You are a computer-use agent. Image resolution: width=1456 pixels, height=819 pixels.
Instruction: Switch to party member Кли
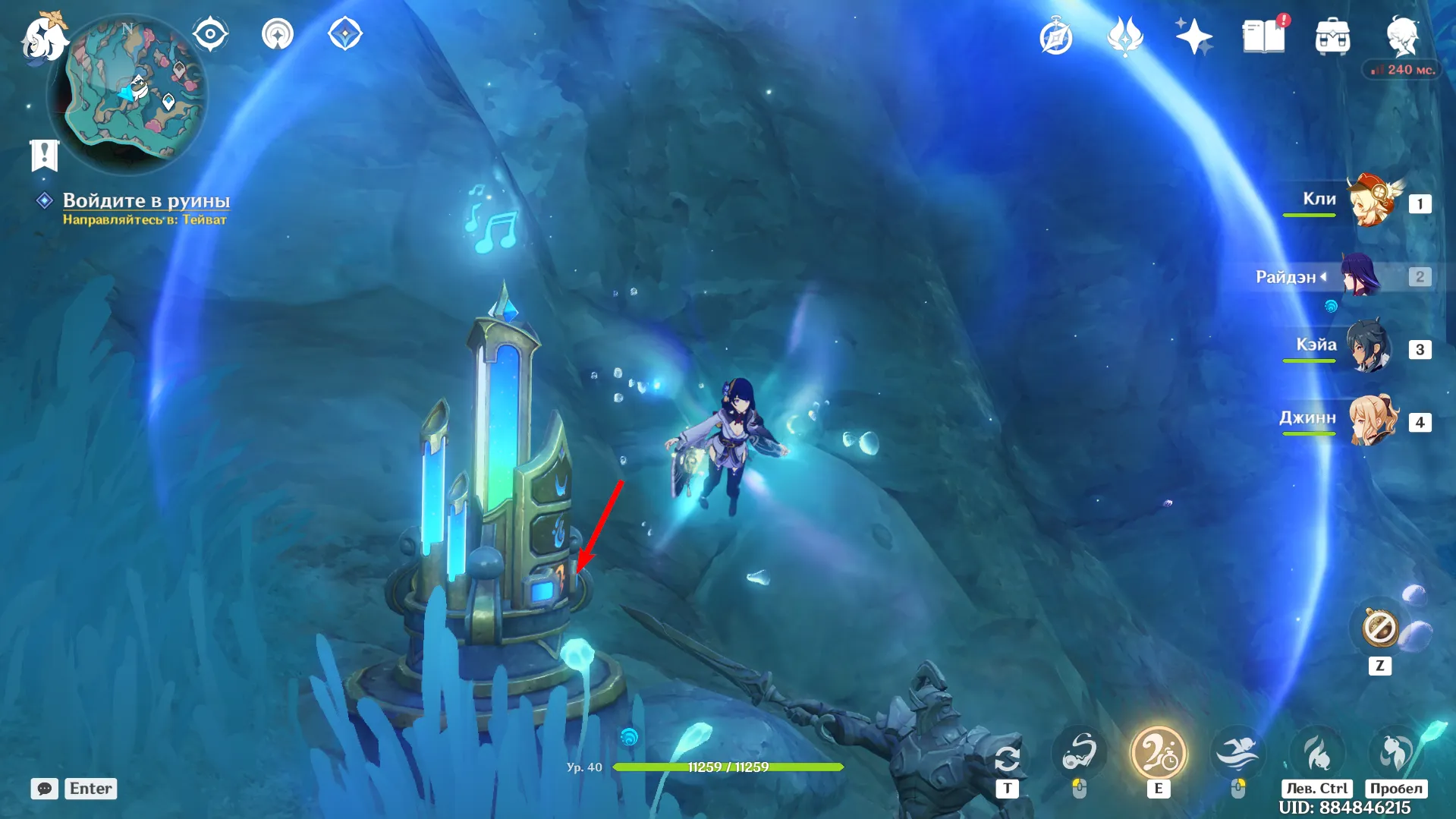tap(1372, 202)
